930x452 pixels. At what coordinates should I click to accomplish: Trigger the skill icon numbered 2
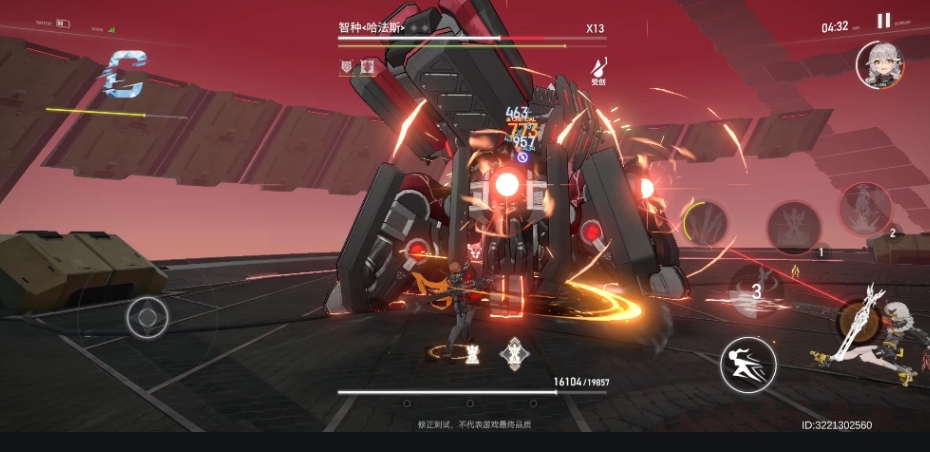click(x=866, y=208)
